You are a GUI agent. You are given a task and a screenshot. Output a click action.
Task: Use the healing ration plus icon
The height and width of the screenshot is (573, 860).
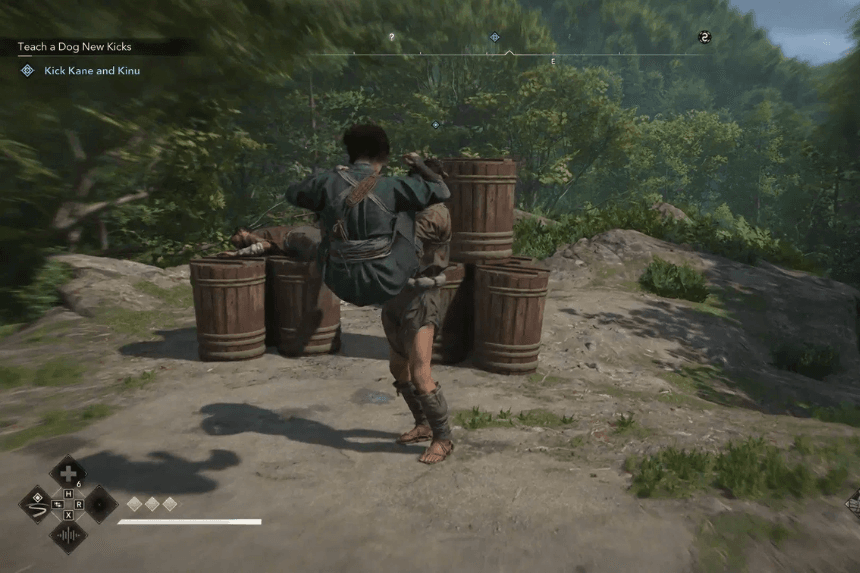[67, 473]
